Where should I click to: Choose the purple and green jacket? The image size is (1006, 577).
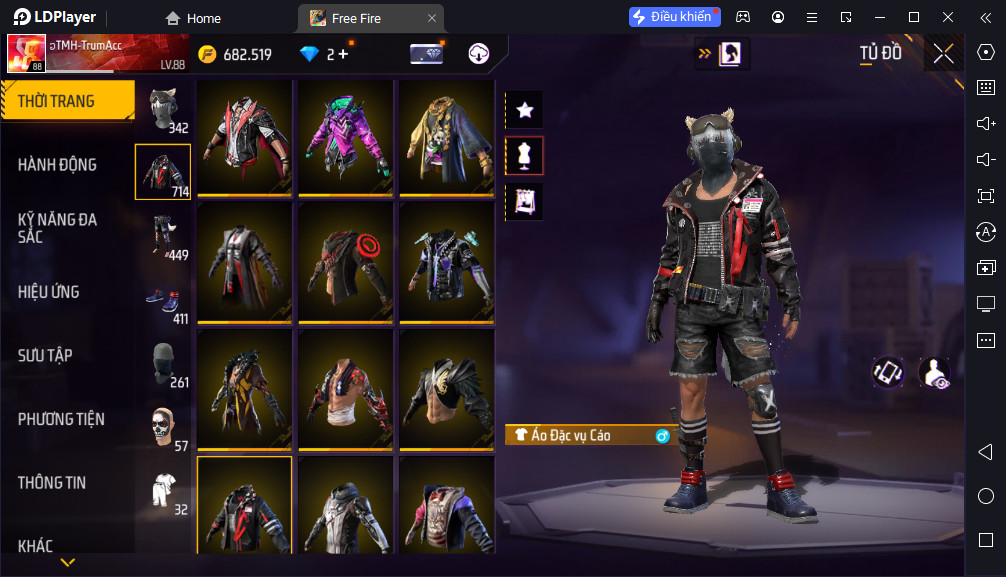pyautogui.click(x=346, y=137)
